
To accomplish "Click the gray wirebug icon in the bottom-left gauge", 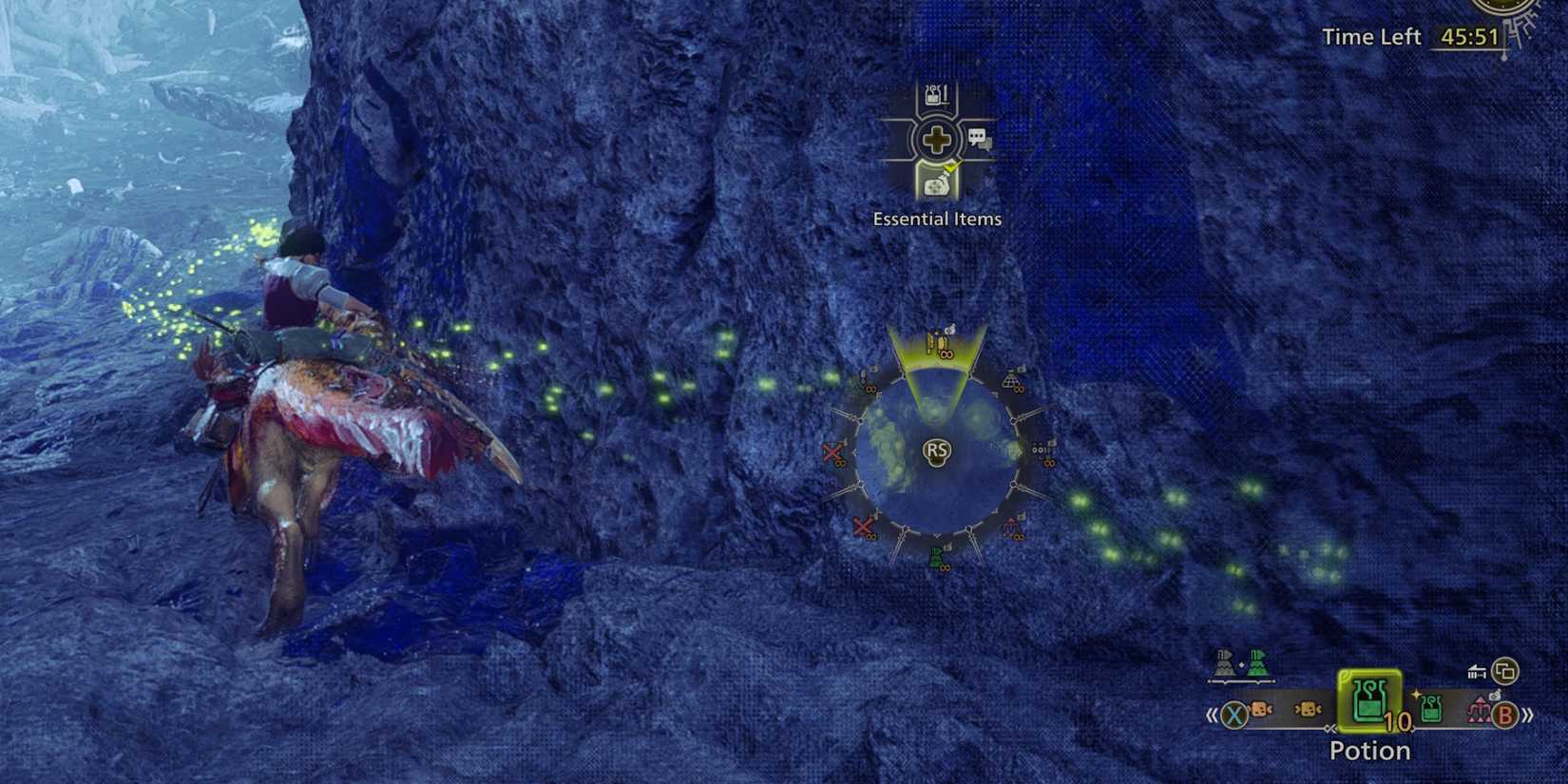I will 1223,664.
